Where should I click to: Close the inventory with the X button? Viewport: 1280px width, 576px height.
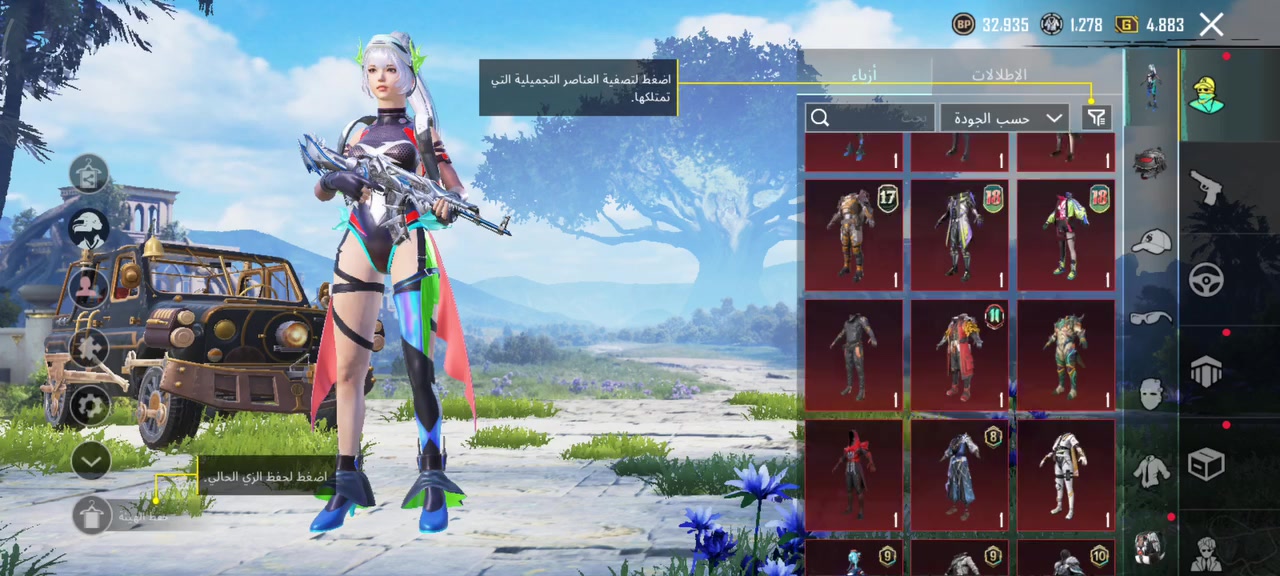(1211, 25)
